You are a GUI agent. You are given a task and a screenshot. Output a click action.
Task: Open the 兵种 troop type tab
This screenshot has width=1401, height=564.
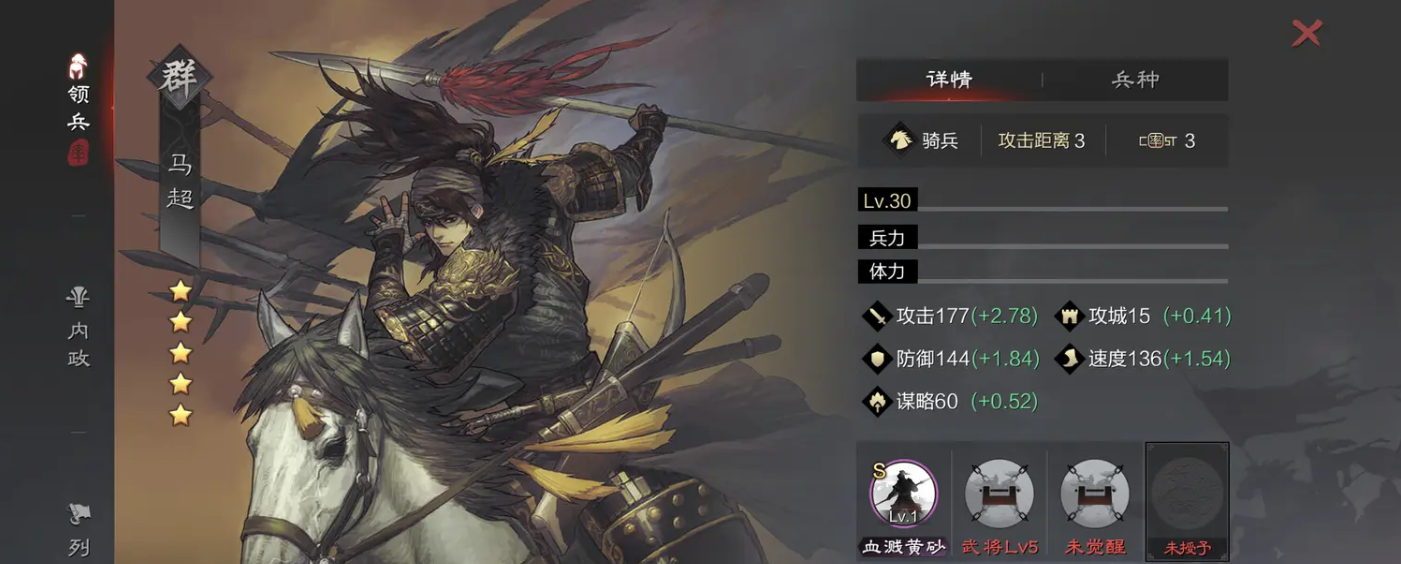[1135, 80]
